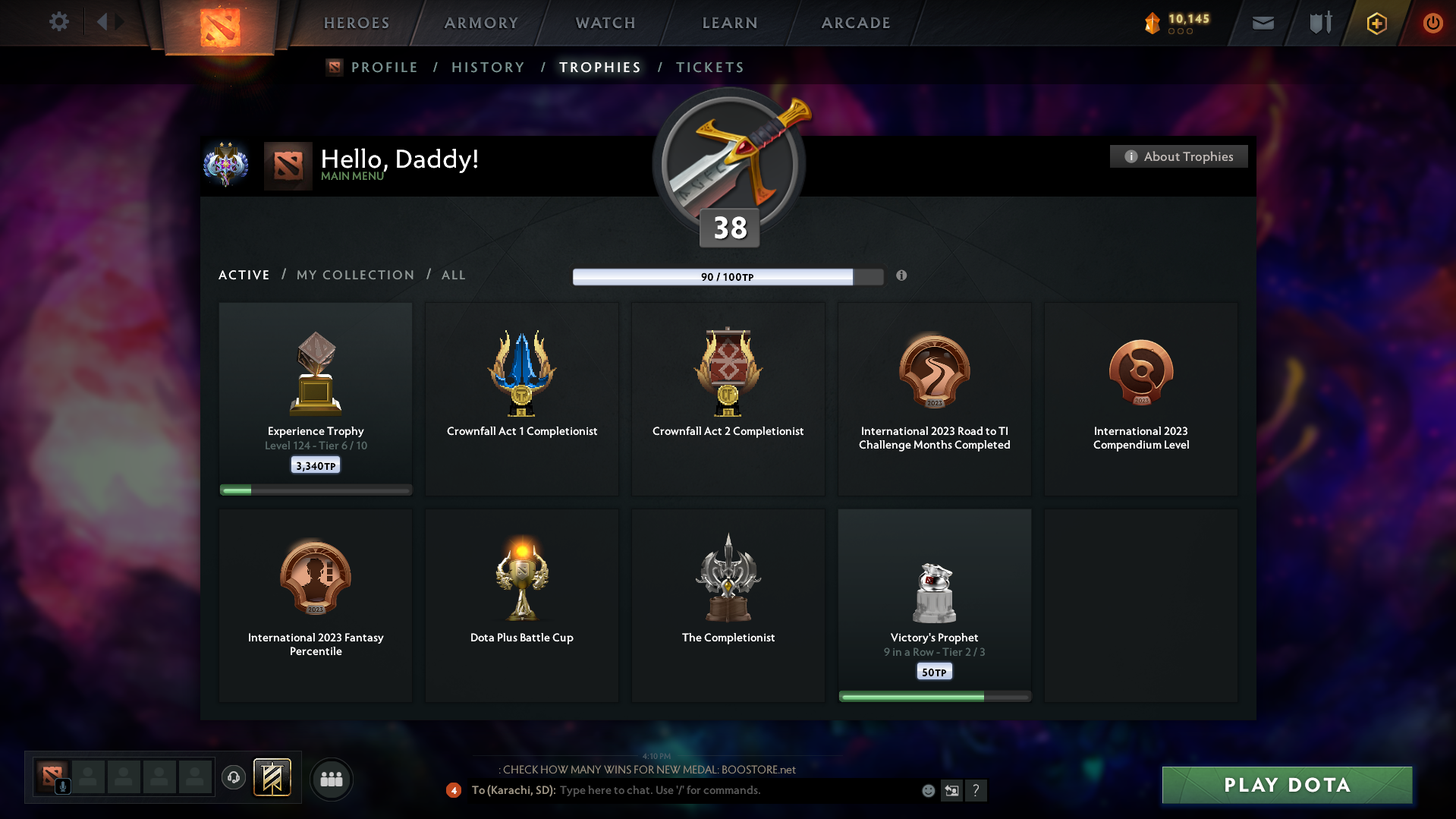The image size is (1456, 819).
Task: Click the golden plus hexagon icon
Action: click(x=1376, y=23)
